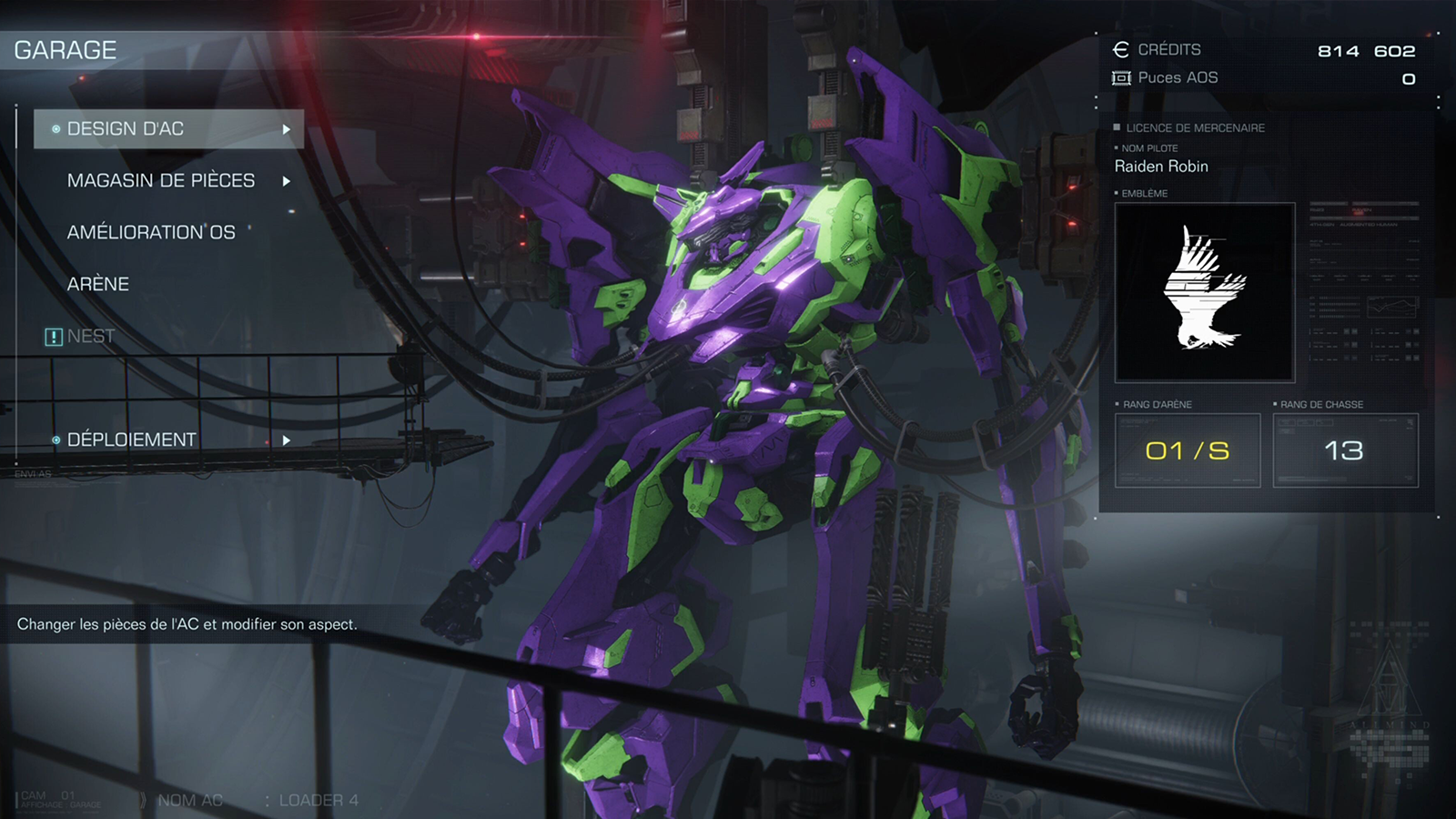Viewport: 1456px width, 819px height.
Task: Click the Emblème section marker icon
Action: 1117,194
